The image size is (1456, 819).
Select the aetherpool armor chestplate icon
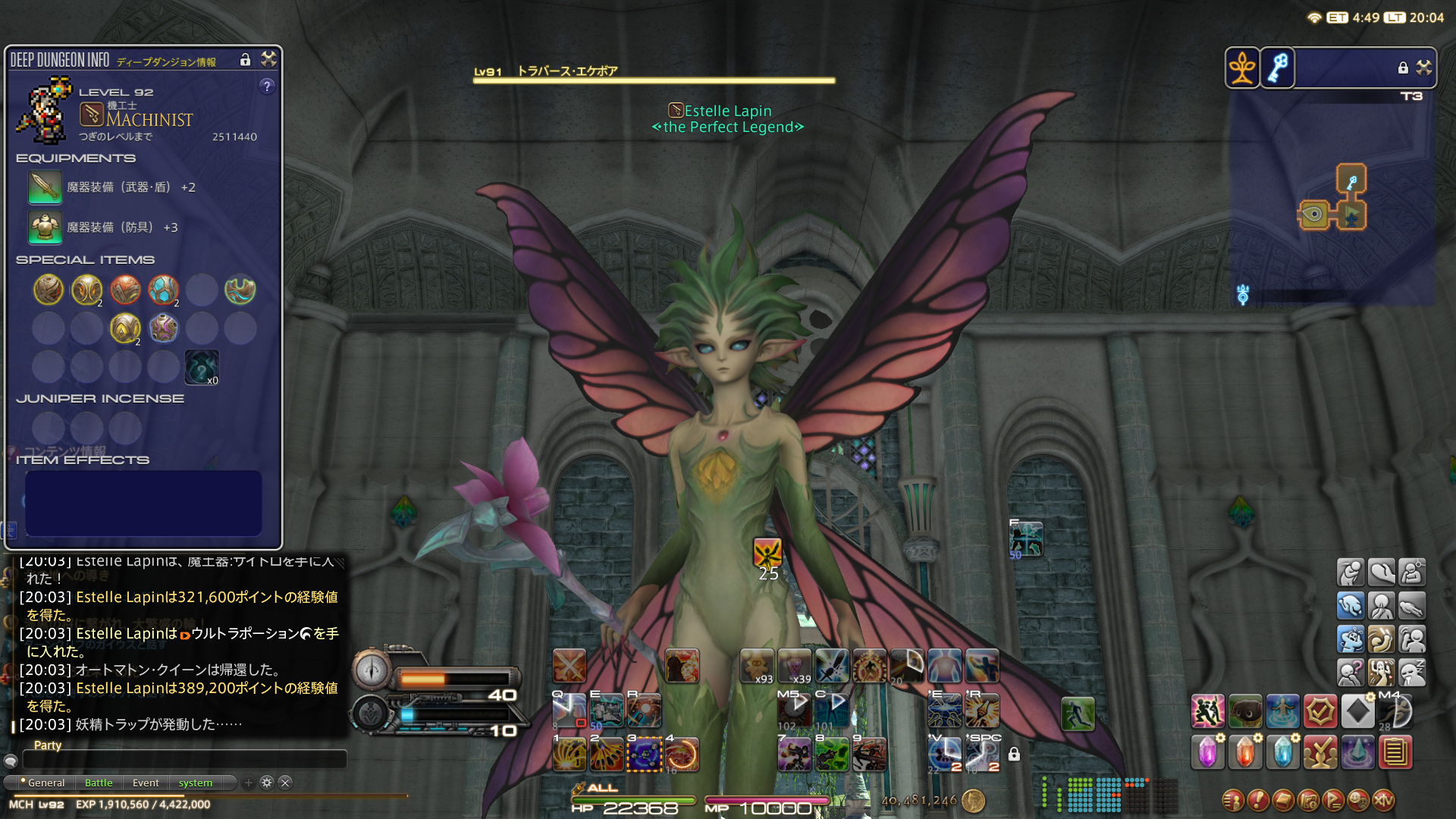pos(45,227)
